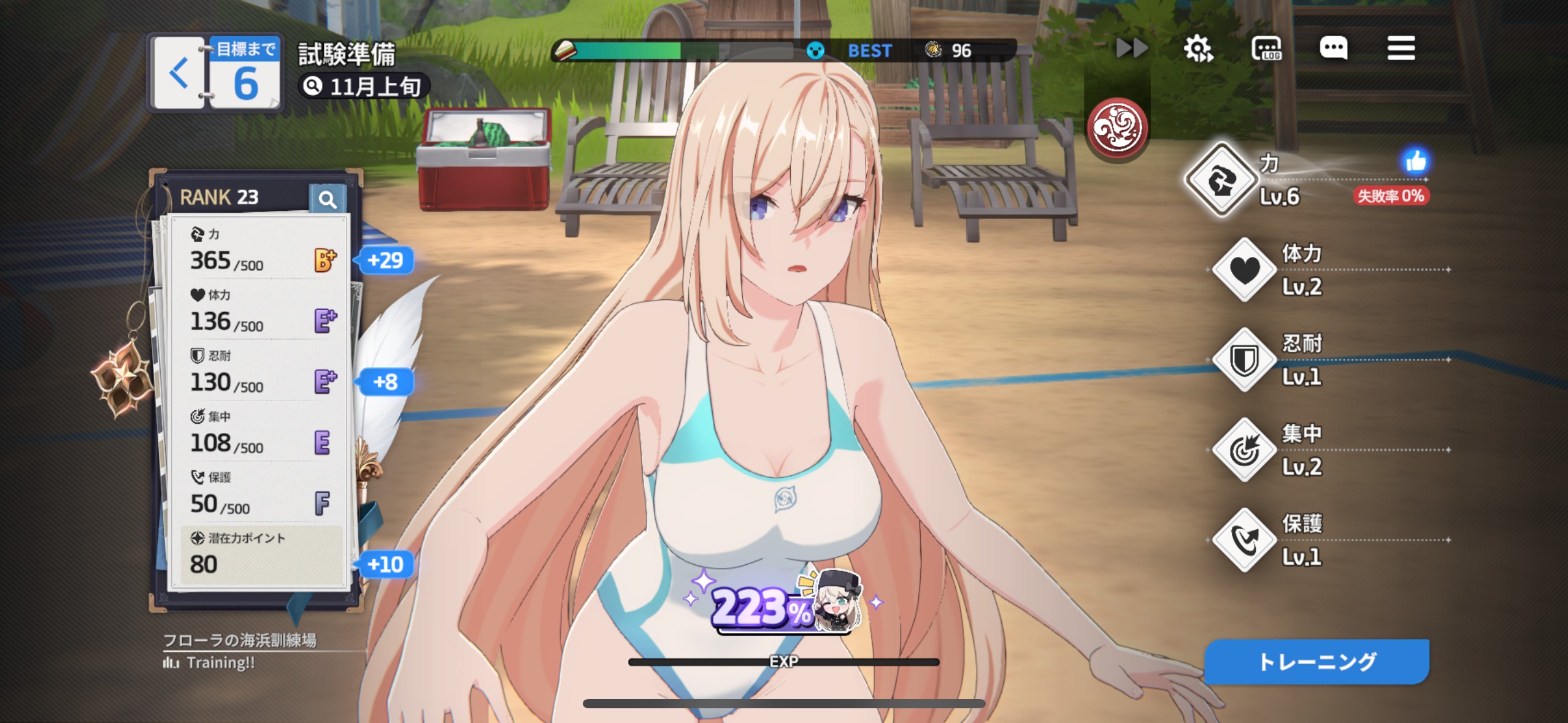The height and width of the screenshot is (723, 1568).
Task: Open the gear settings
Action: (1198, 48)
